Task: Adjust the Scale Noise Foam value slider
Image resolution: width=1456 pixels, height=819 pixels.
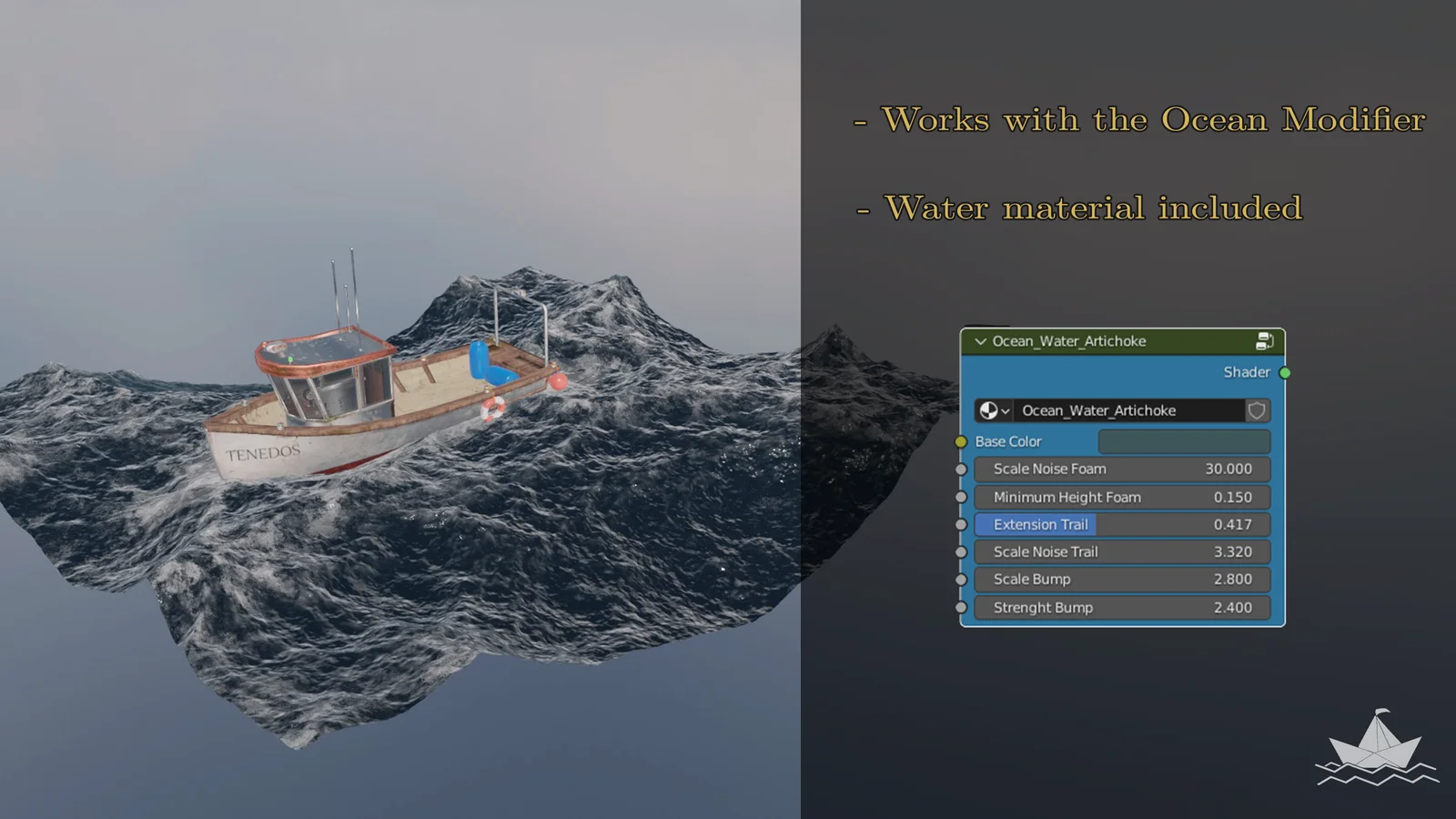Action: 1119,469
